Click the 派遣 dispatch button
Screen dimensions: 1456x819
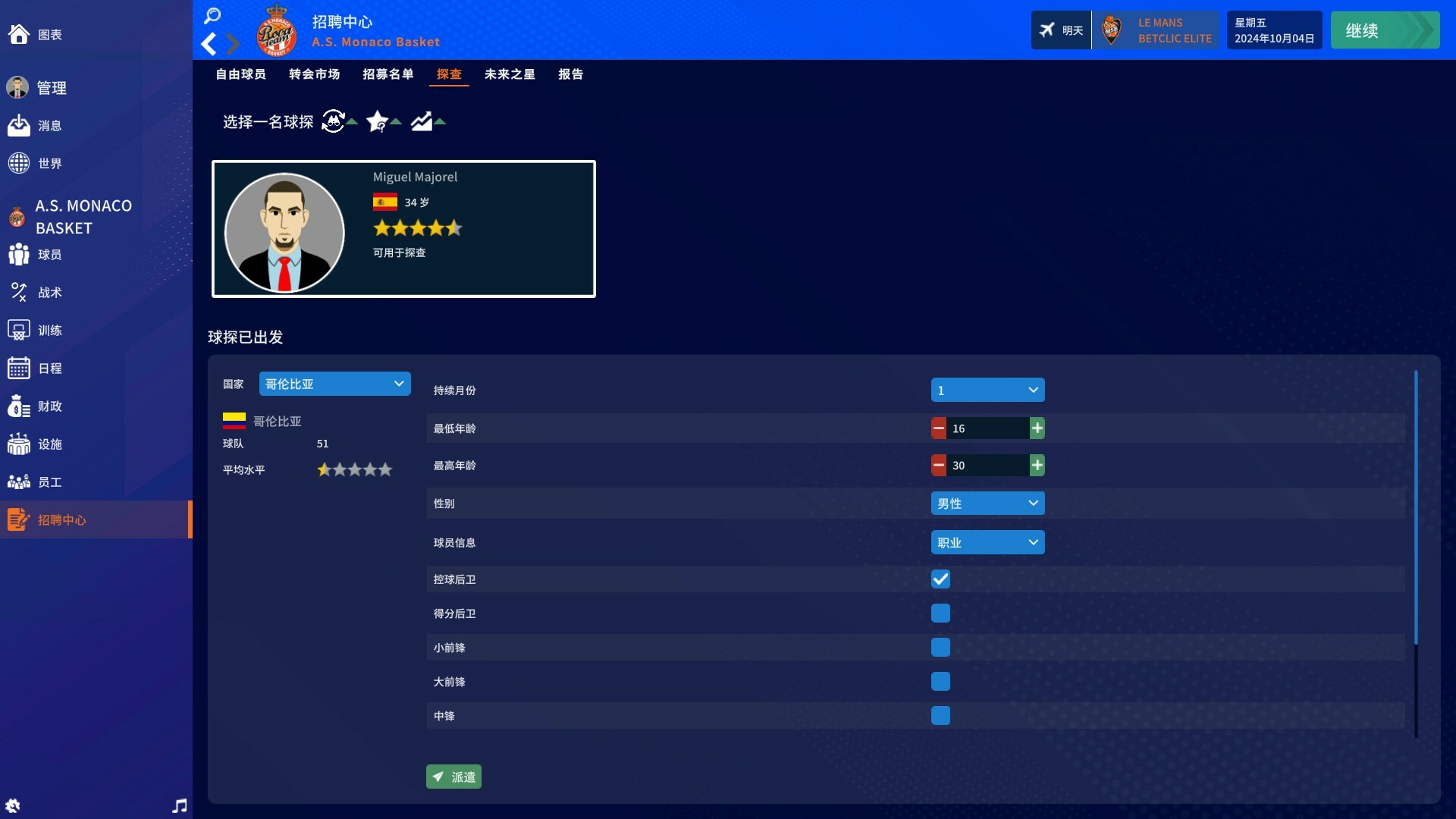(453, 777)
